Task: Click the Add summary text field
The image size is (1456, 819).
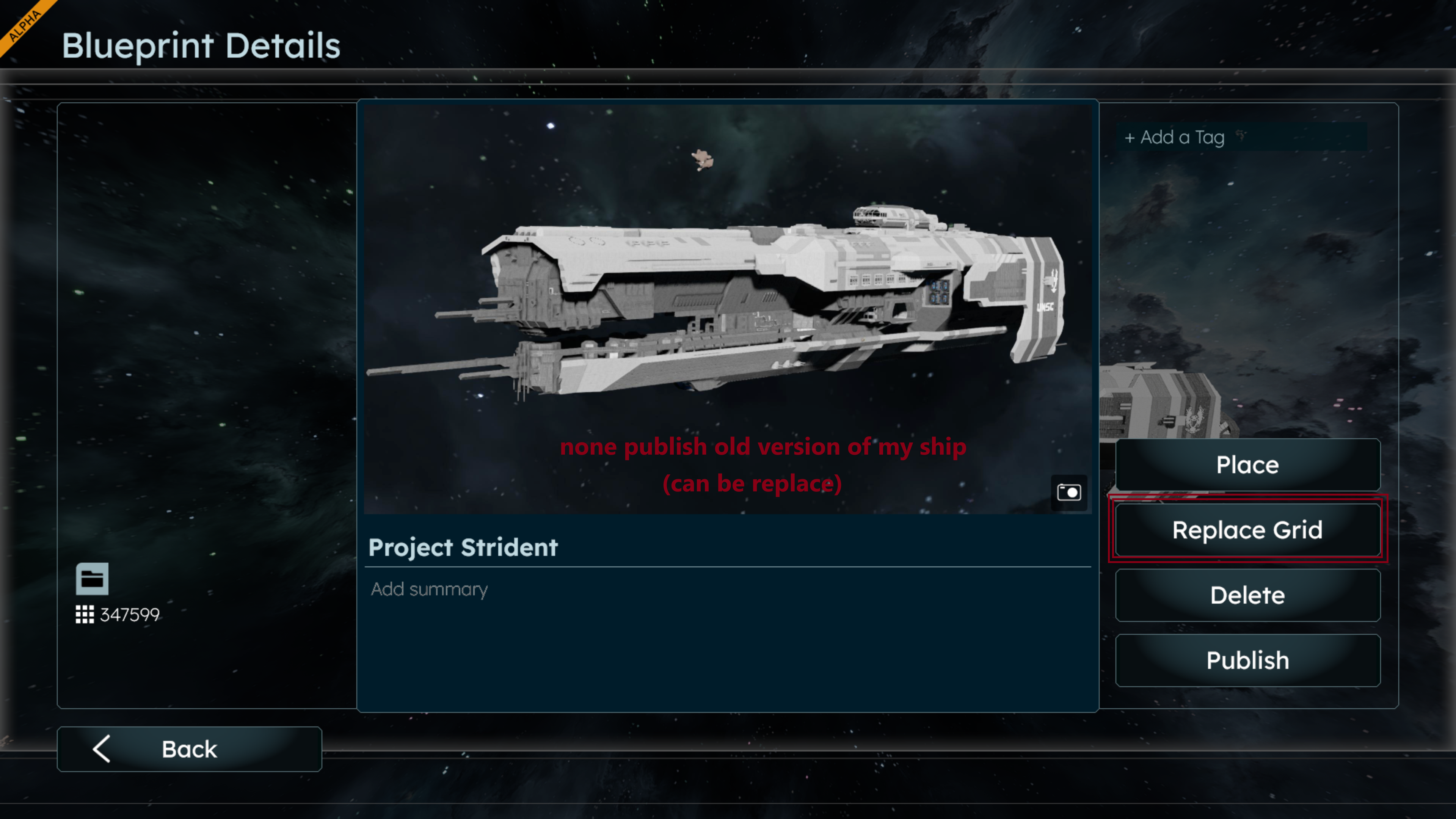Action: pos(728,590)
